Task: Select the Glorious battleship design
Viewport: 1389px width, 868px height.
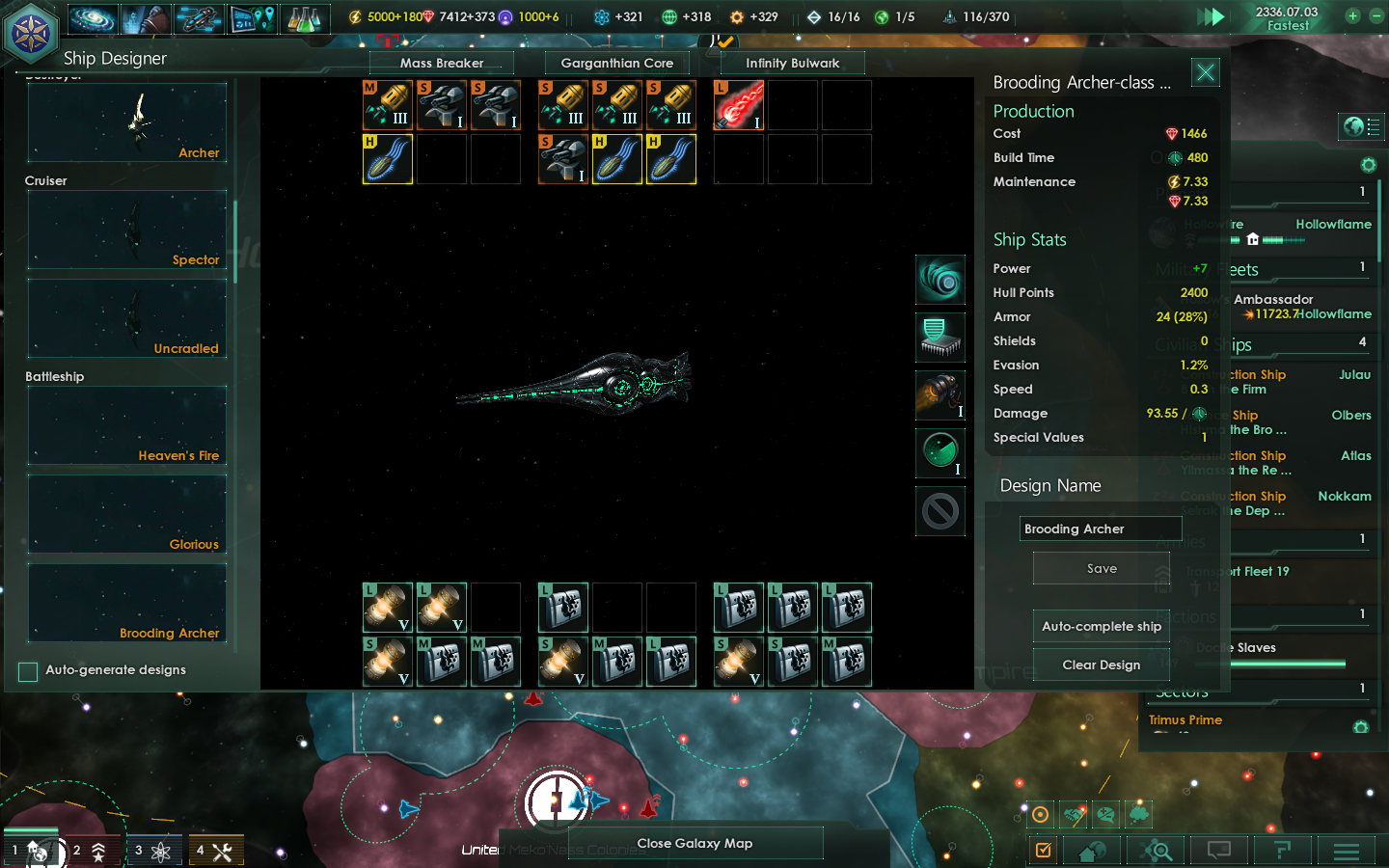Action: pos(127,514)
